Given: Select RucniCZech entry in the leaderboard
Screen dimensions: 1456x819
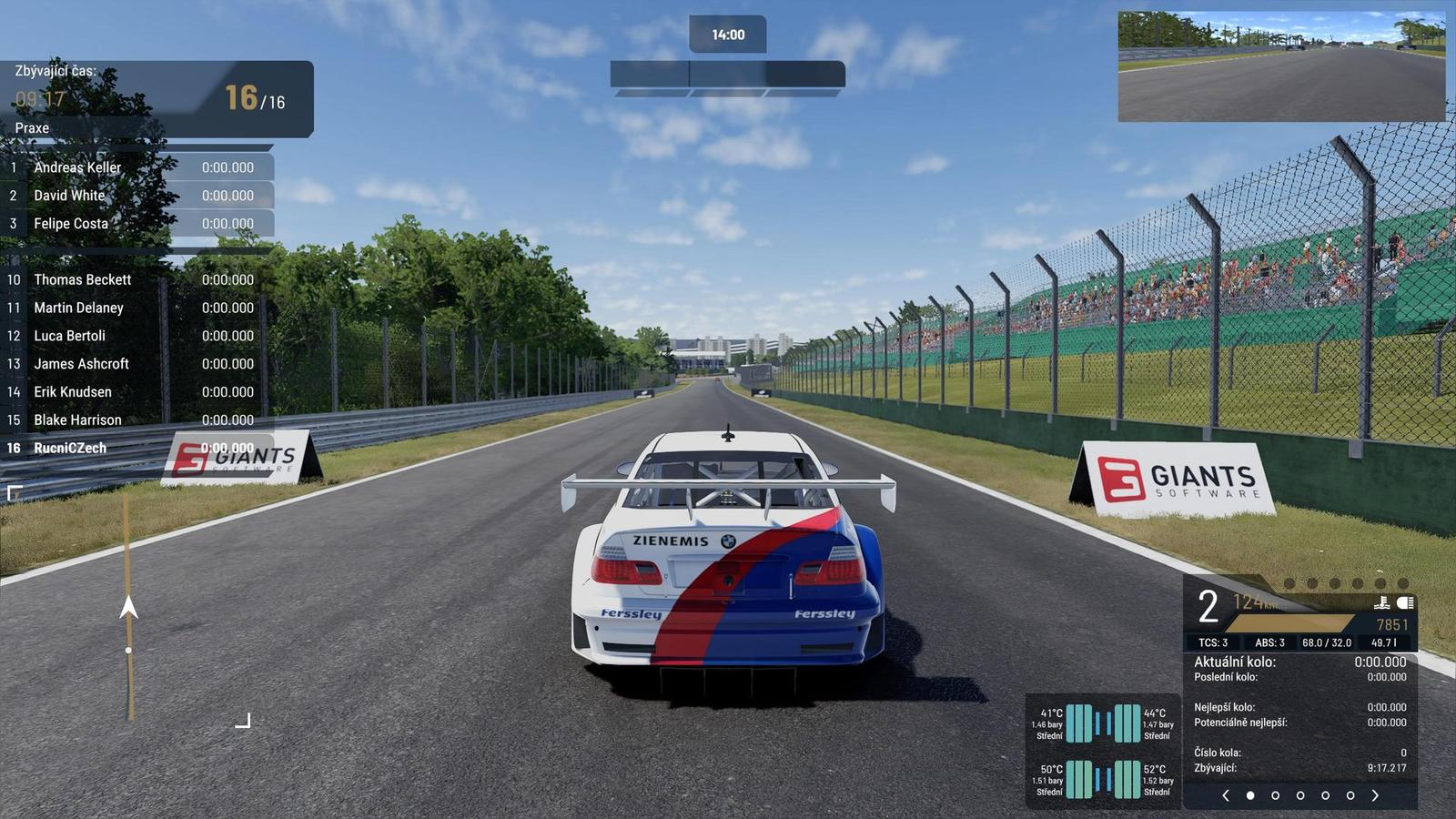Looking at the screenshot, I should (71, 447).
